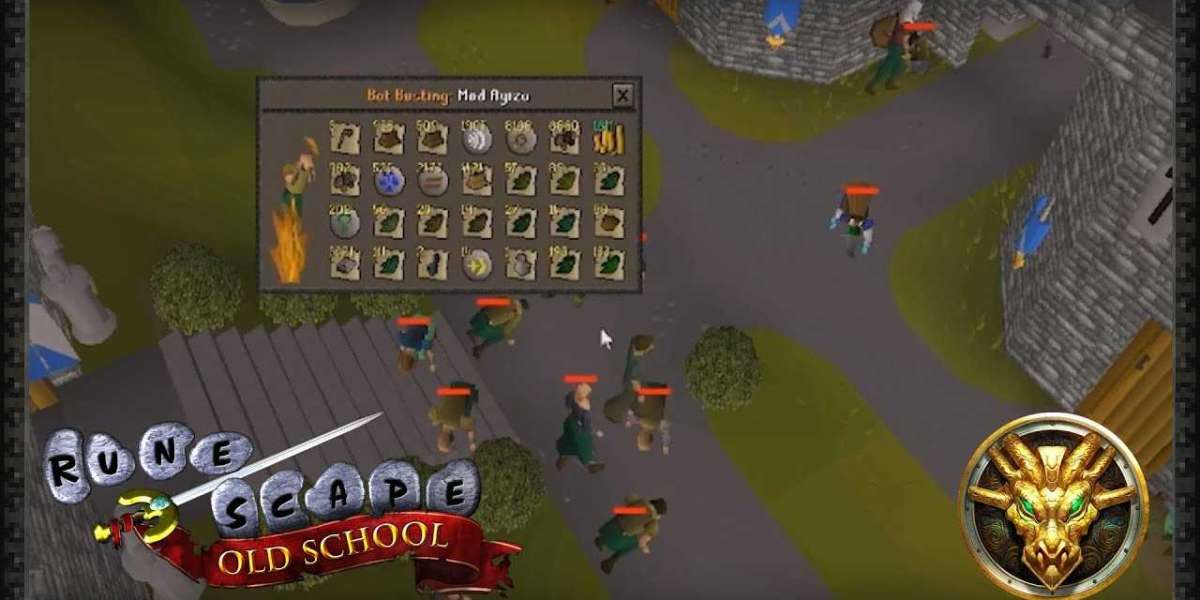Click the rune with red stripes

tap(432, 181)
